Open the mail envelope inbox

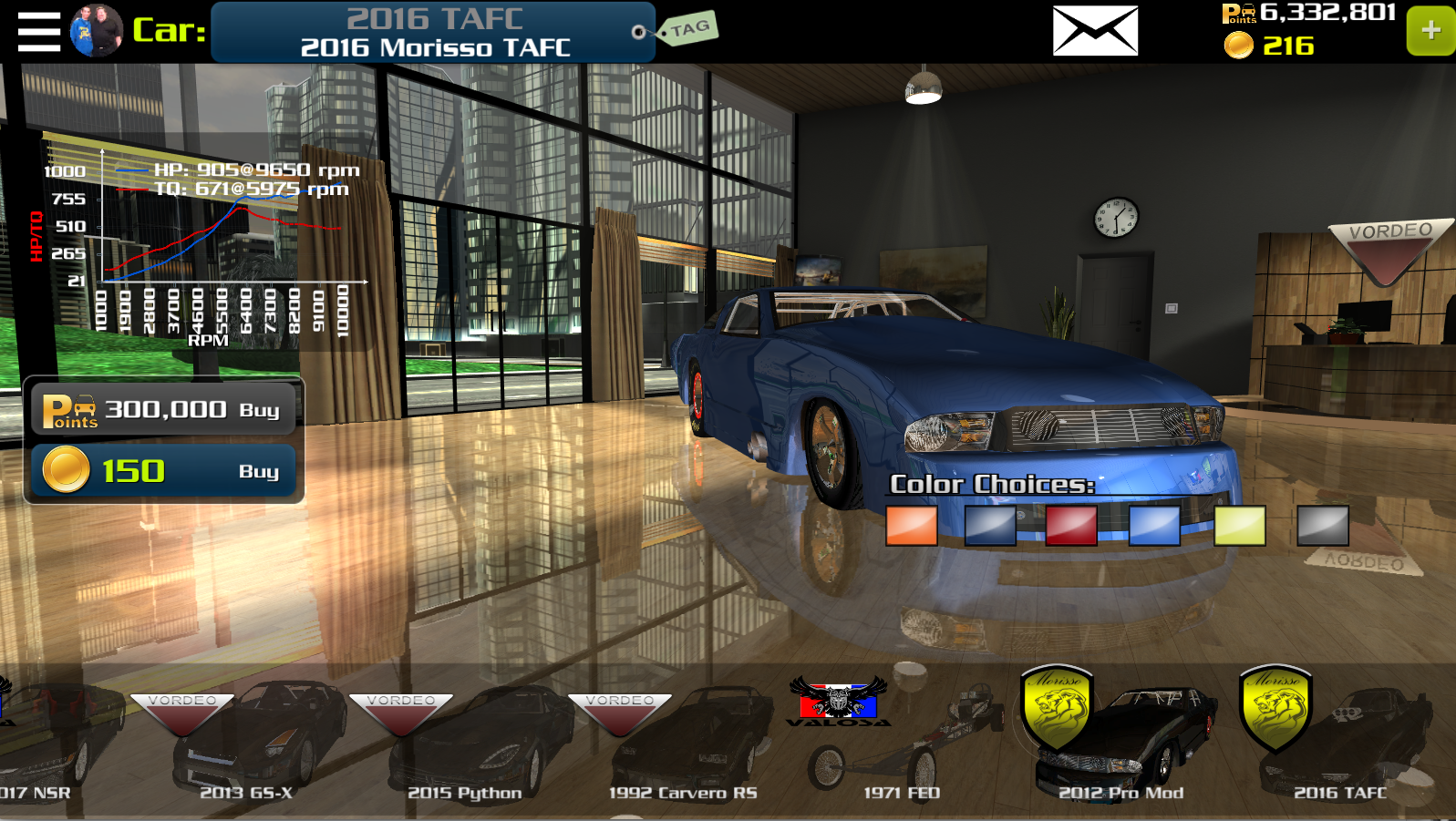click(1095, 31)
